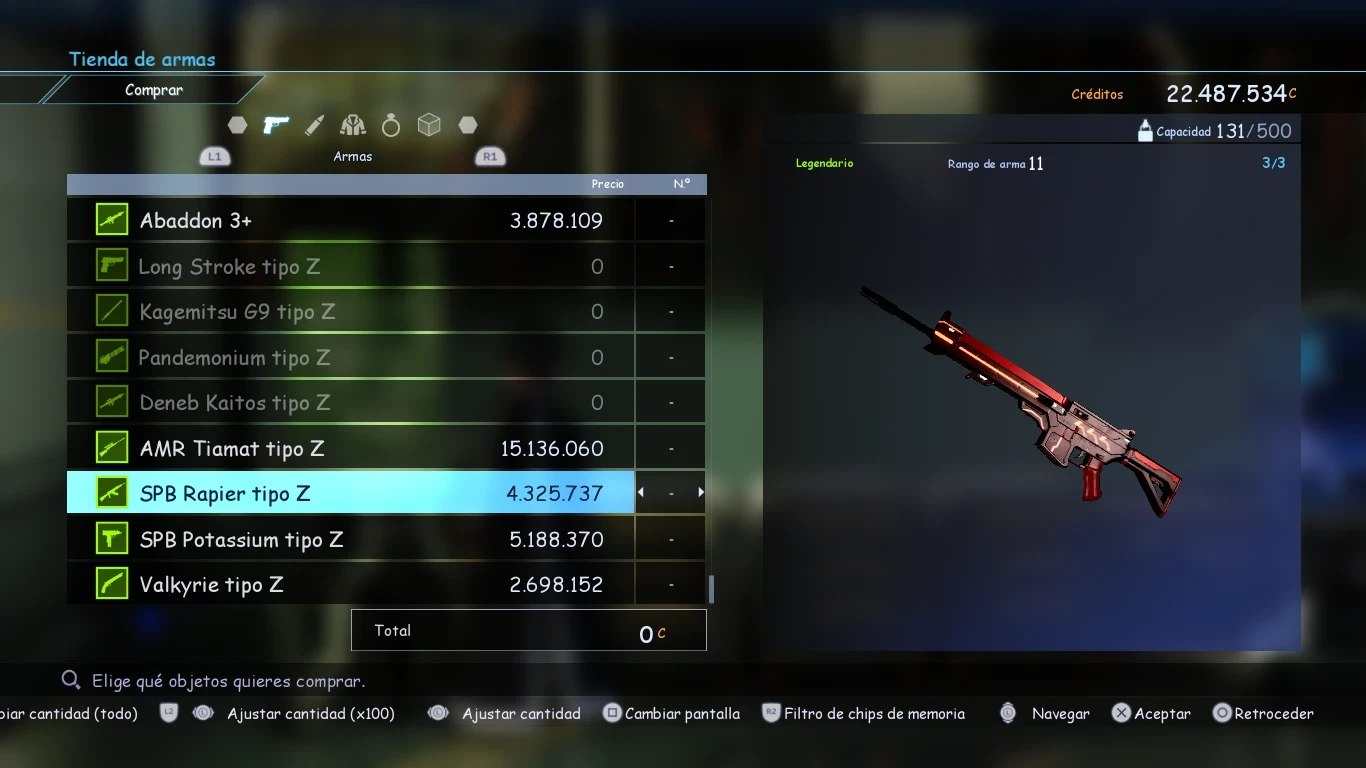Click the left arrow to decrease Rapier quantity
This screenshot has height=768, width=1366.
pos(640,492)
